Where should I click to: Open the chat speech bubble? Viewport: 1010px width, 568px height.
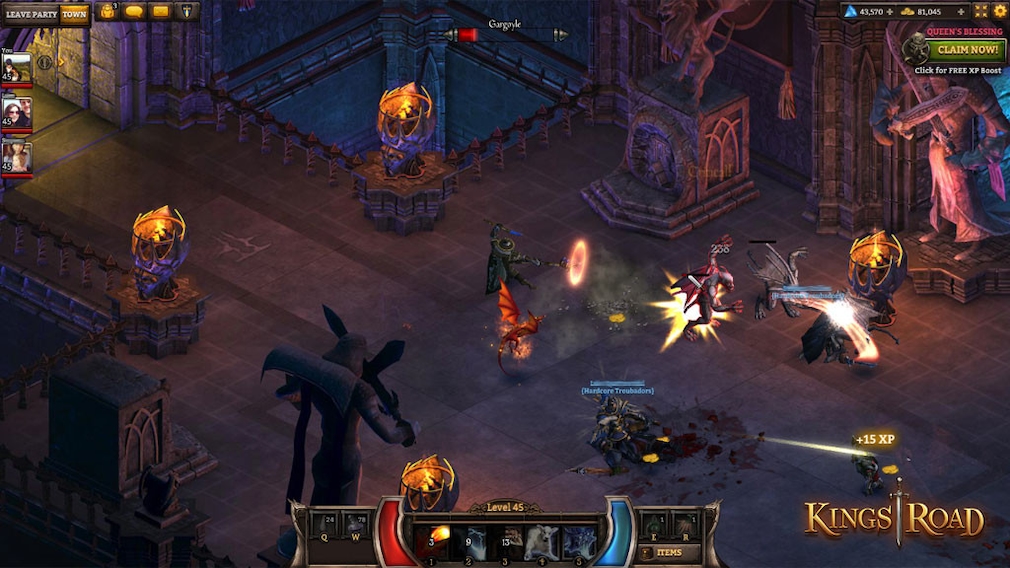click(135, 13)
